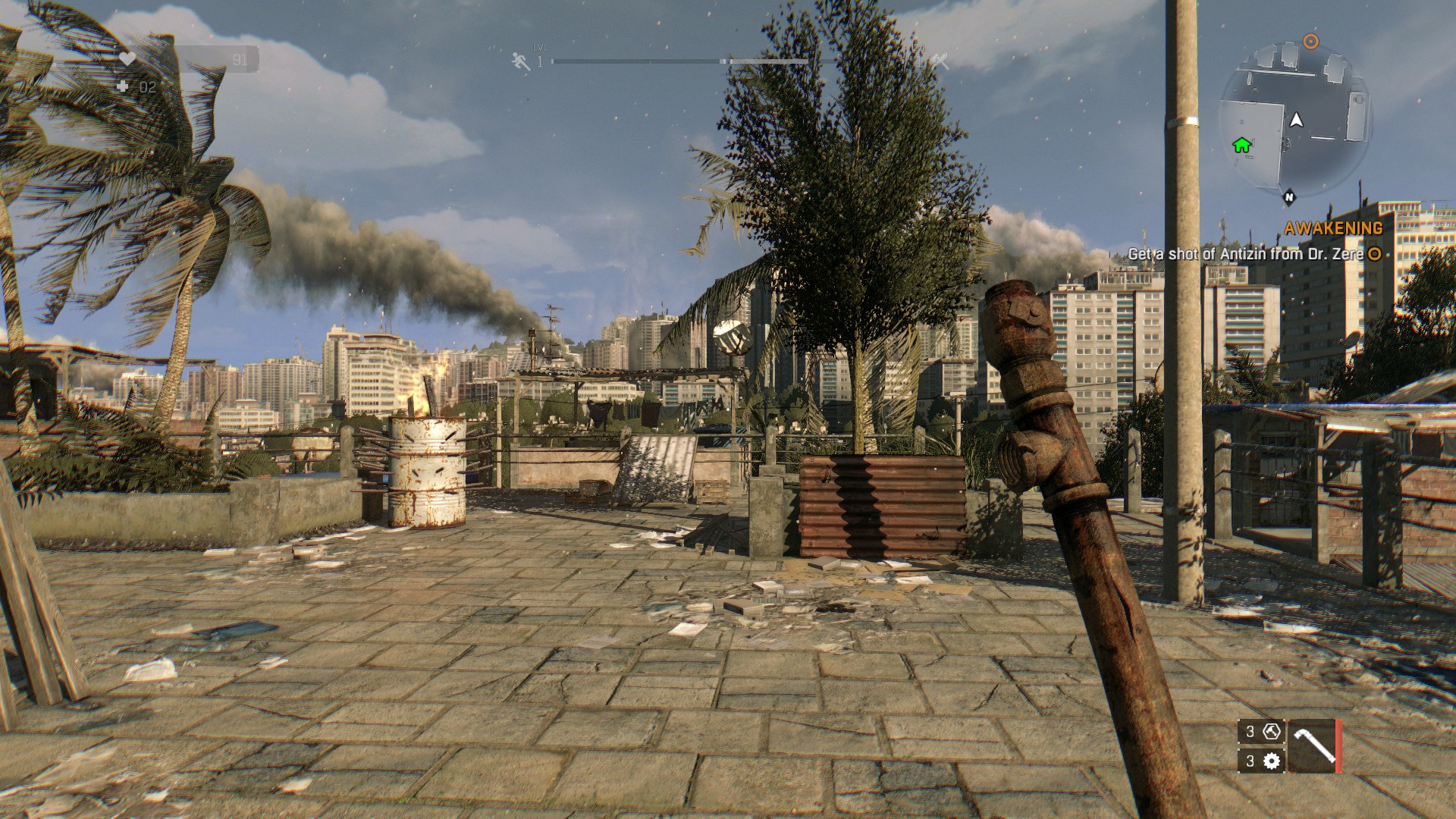Select the equipped pipe weapon slot
This screenshot has height=819, width=1456.
point(1311,745)
